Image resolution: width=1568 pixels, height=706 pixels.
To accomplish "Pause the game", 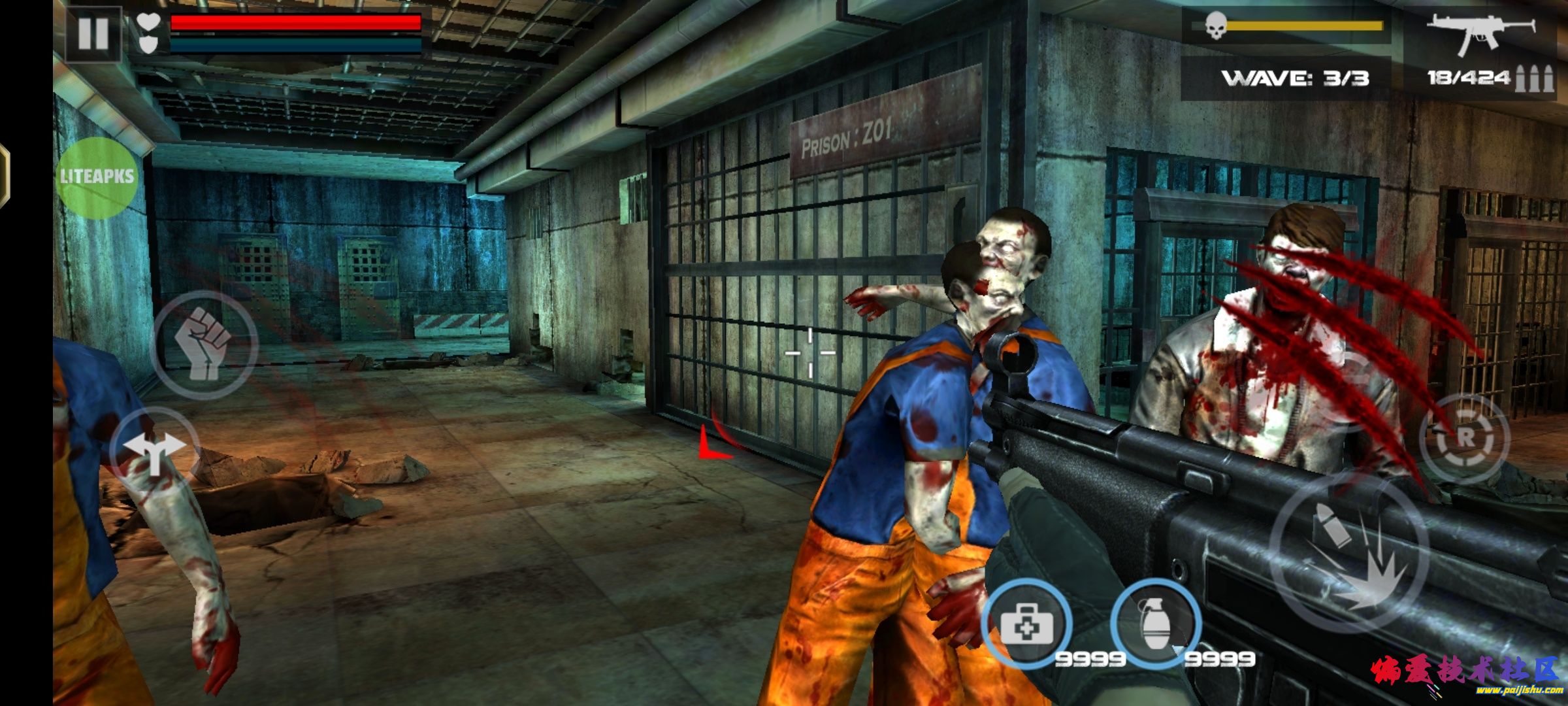I will click(93, 33).
